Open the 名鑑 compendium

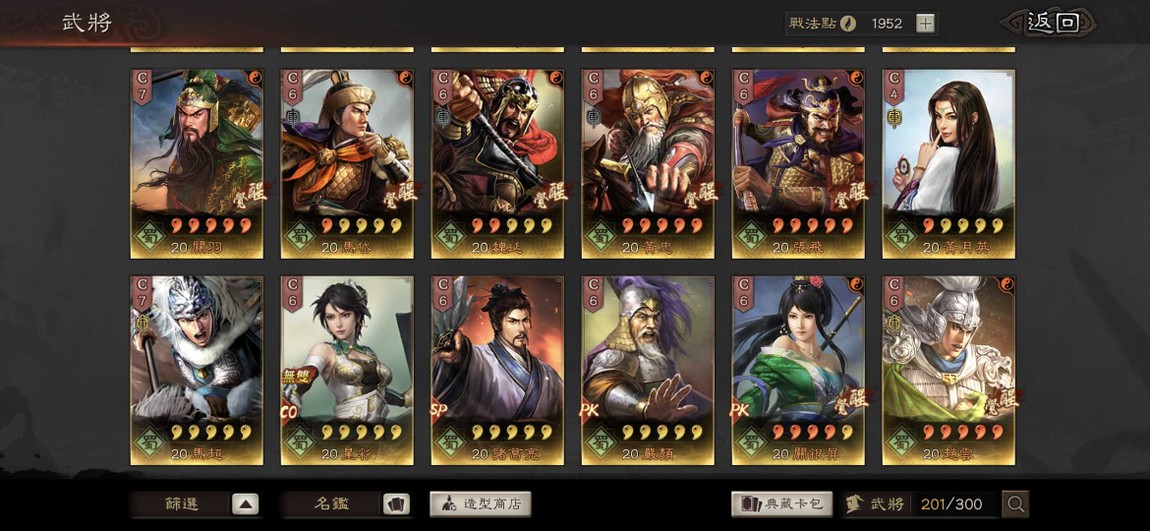396,504
